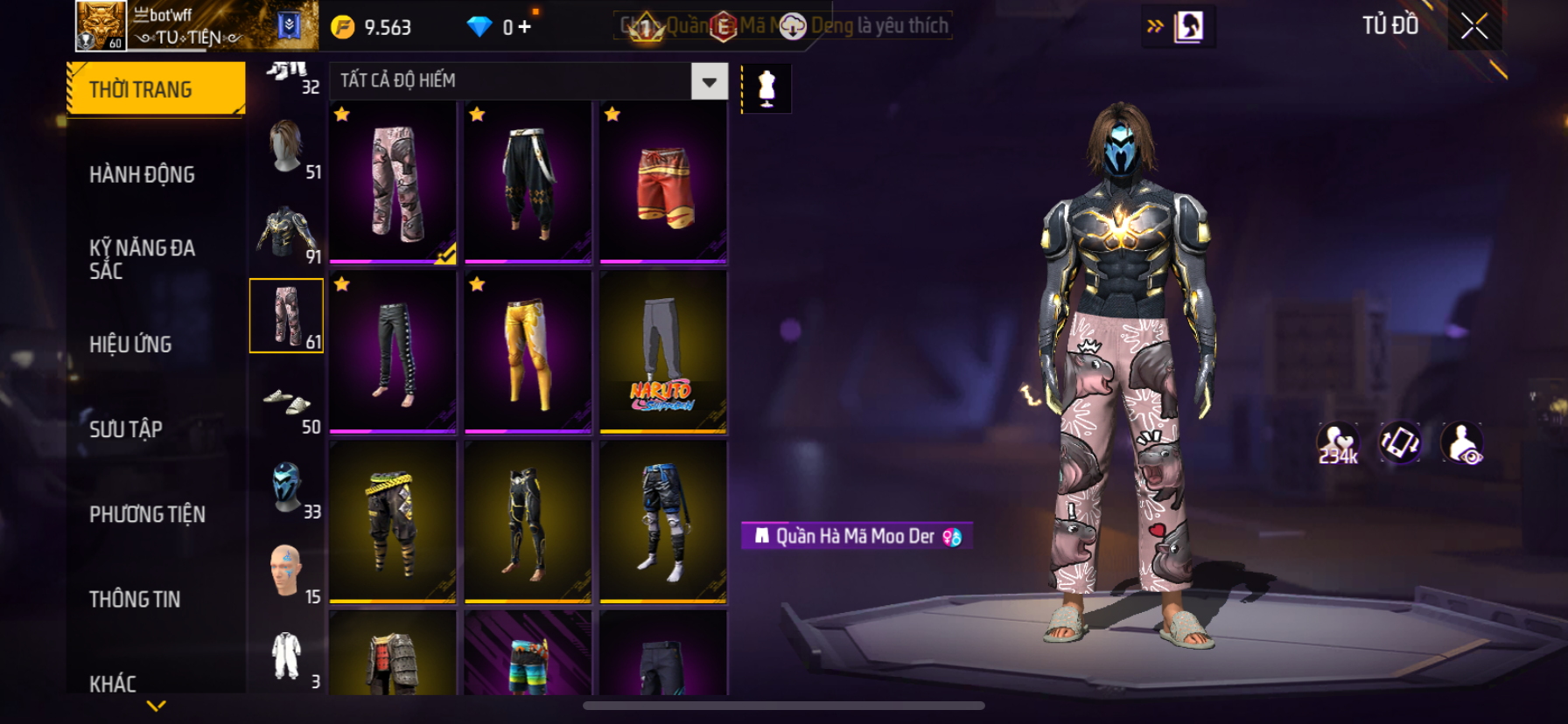Screen dimensions: 1568x724
Task: Select the slippers footwear category
Action: 286,401
